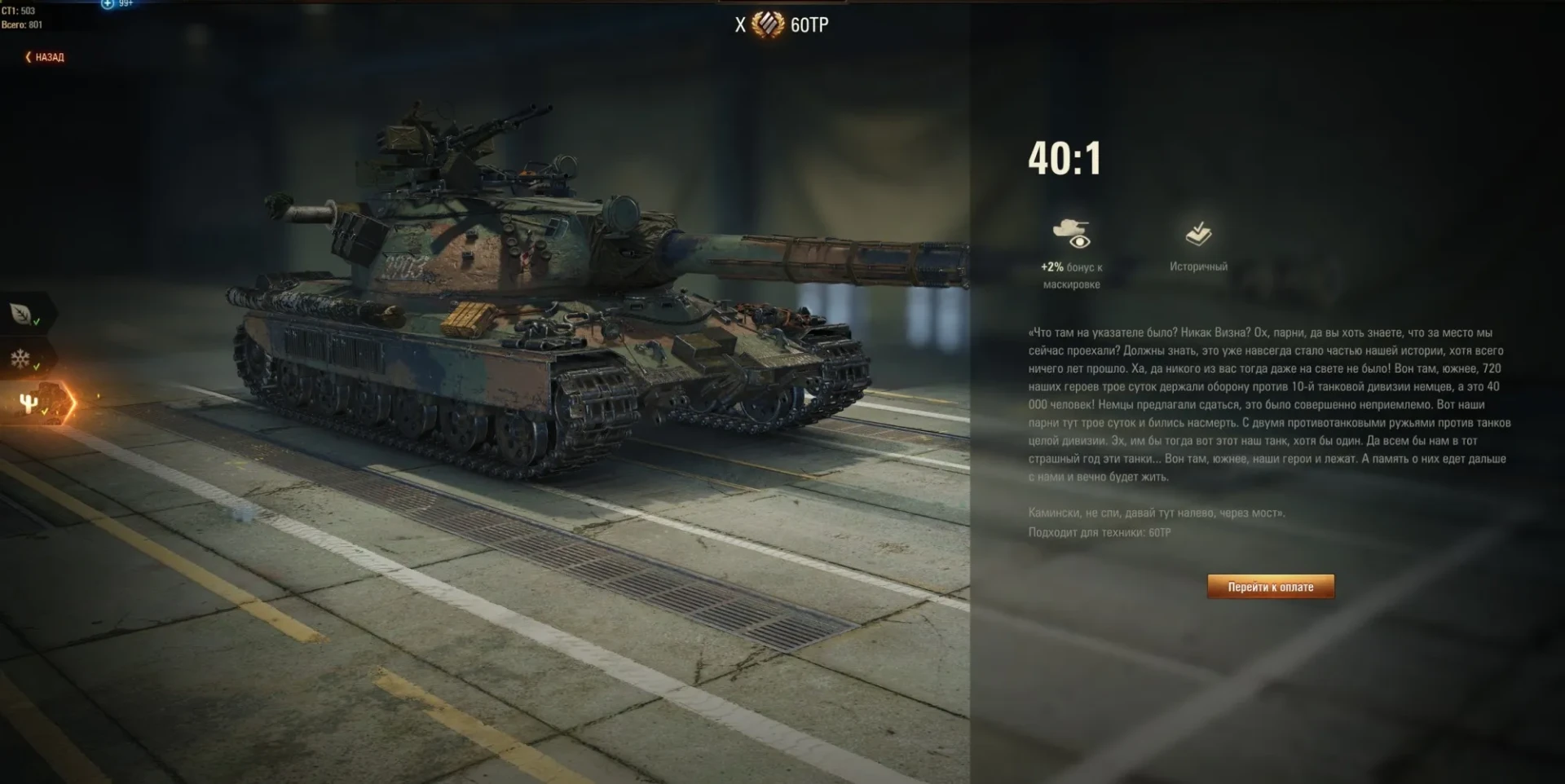Viewport: 1565px width, 784px height.
Task: Choose the desert cactus camouflage tab
Action: [30, 403]
